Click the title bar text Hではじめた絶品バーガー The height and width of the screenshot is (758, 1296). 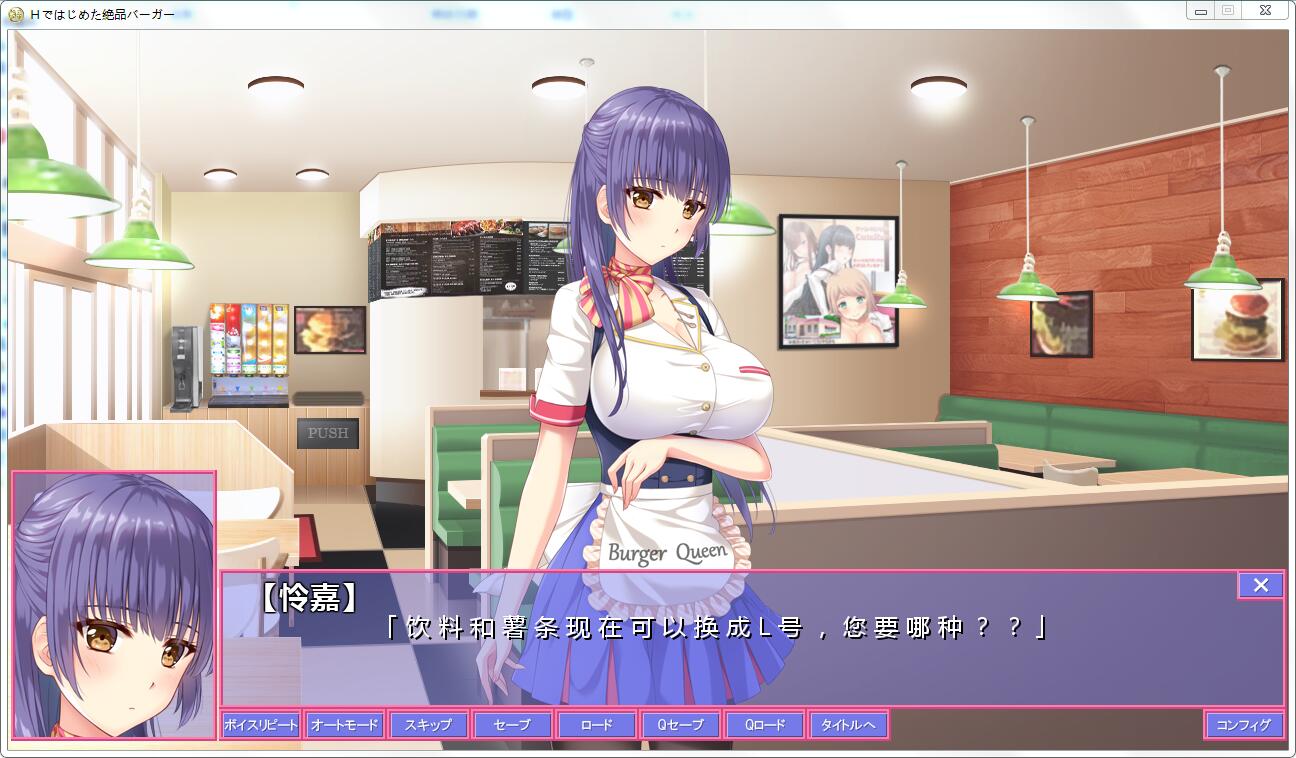(x=100, y=15)
